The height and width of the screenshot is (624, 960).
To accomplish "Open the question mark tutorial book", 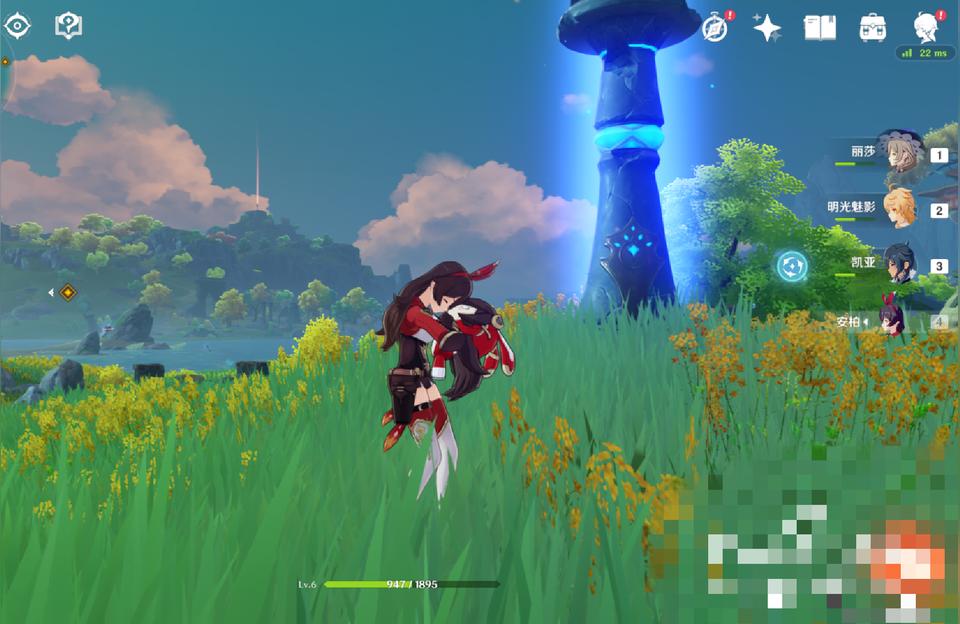I will [x=68, y=26].
